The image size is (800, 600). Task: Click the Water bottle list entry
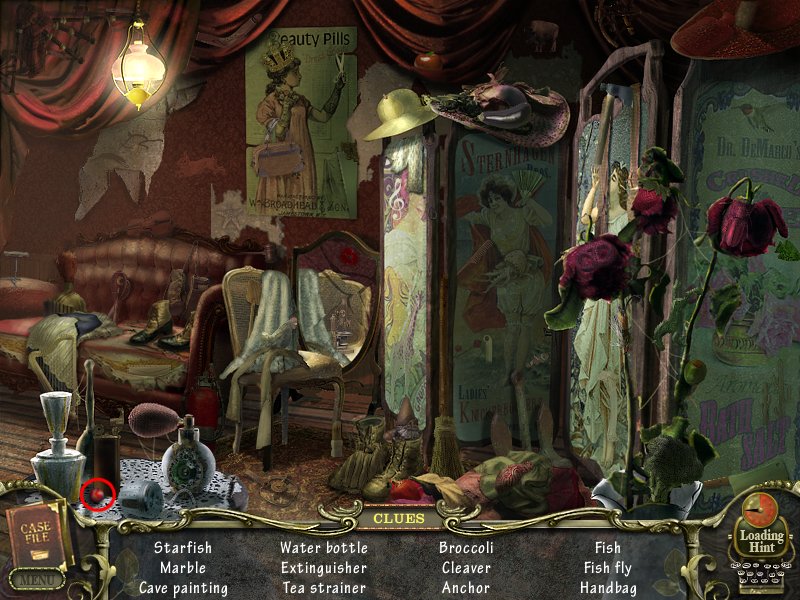pyautogui.click(x=324, y=548)
